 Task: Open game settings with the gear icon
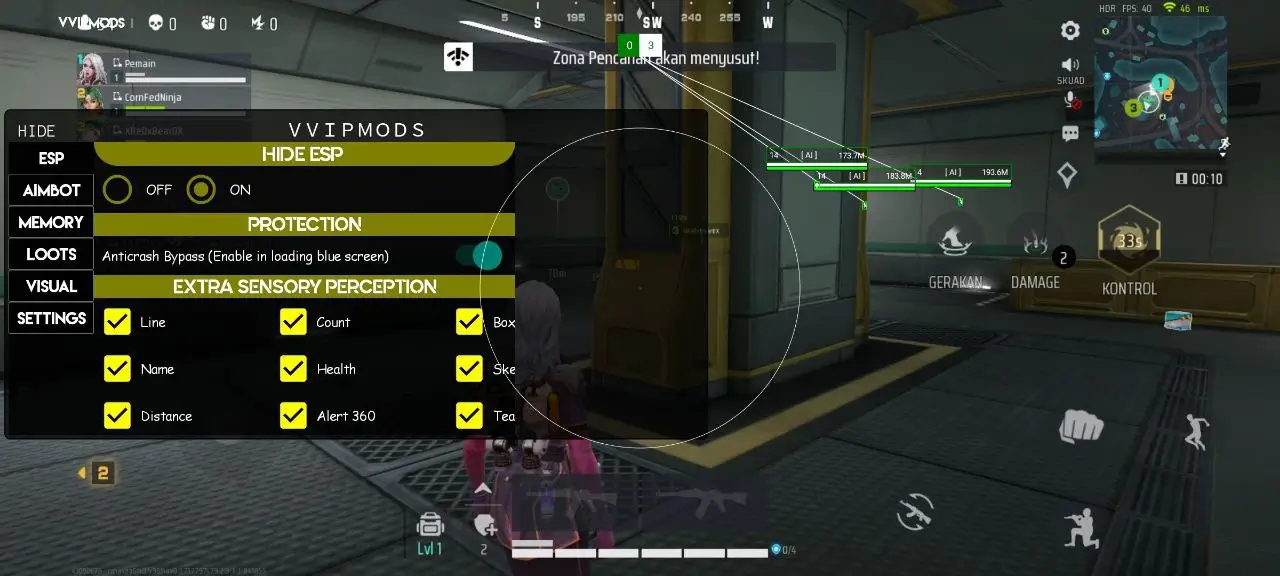click(x=1070, y=31)
